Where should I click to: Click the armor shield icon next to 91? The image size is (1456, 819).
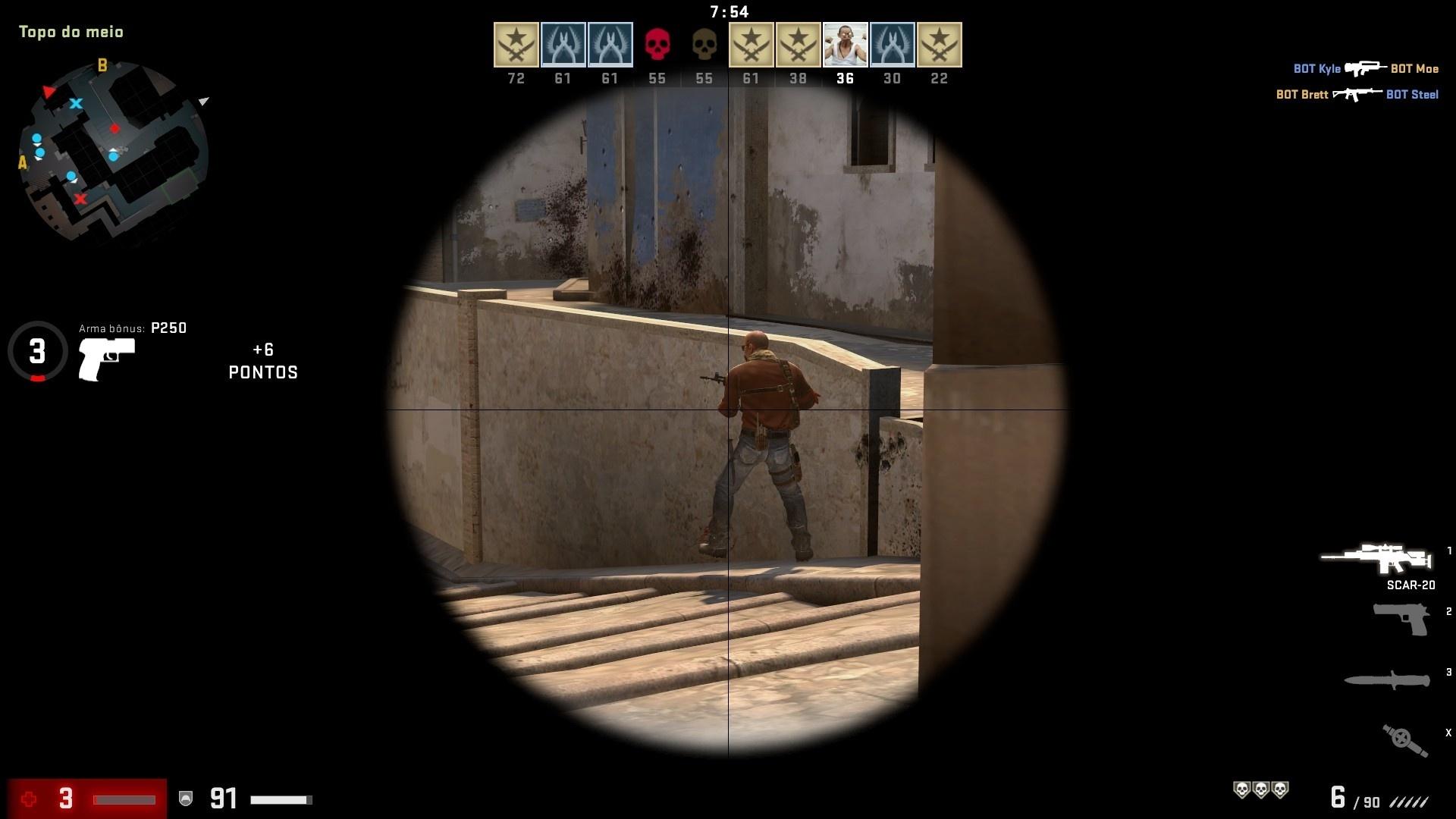tap(184, 798)
